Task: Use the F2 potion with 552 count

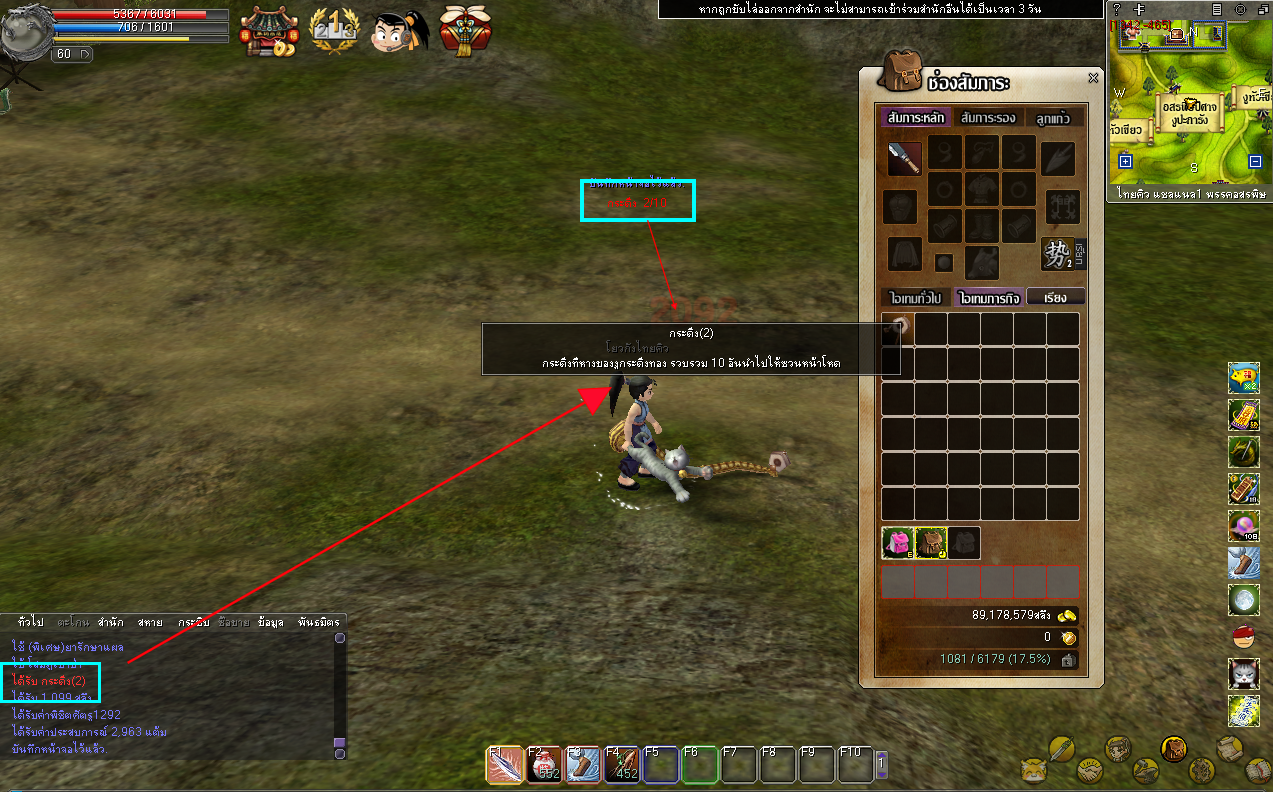Action: (542, 765)
